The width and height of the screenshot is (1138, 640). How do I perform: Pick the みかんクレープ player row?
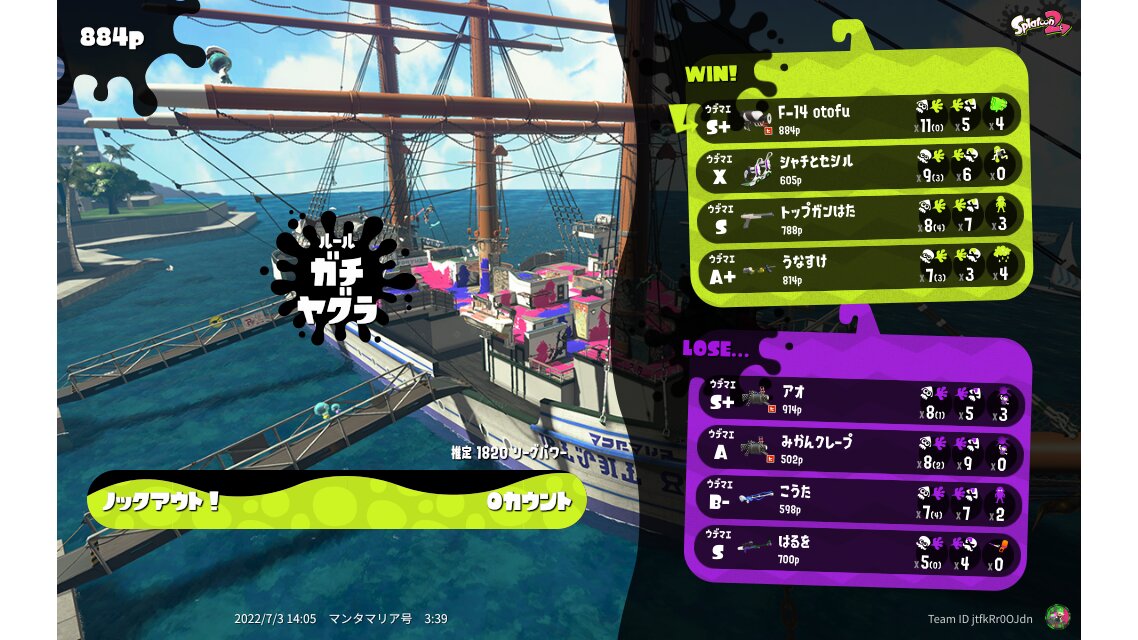pos(858,449)
